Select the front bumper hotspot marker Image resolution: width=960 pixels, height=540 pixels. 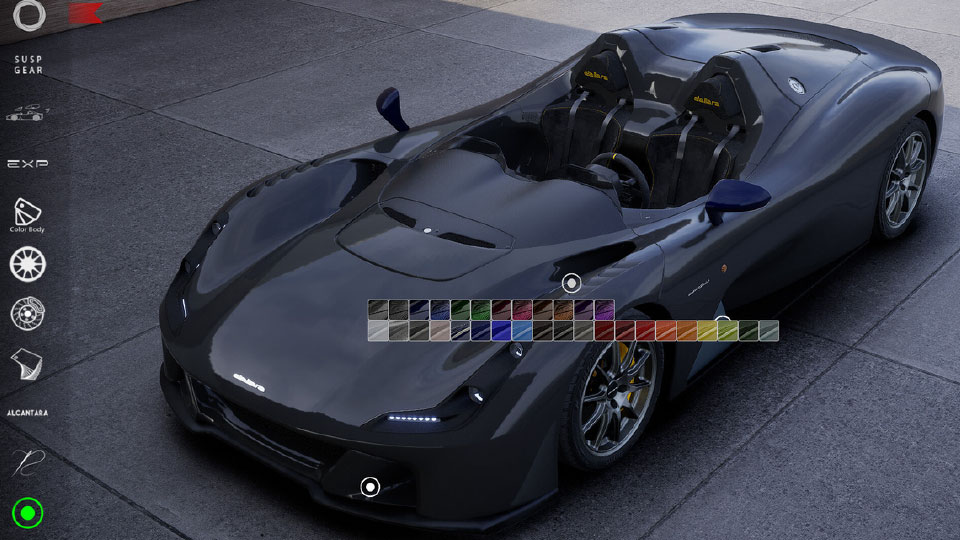coord(370,487)
